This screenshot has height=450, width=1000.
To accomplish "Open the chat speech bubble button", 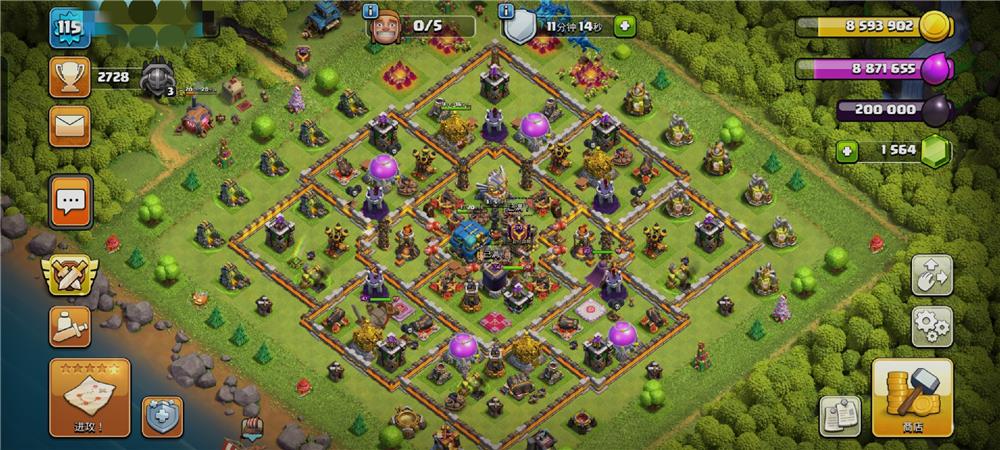I will [71, 202].
